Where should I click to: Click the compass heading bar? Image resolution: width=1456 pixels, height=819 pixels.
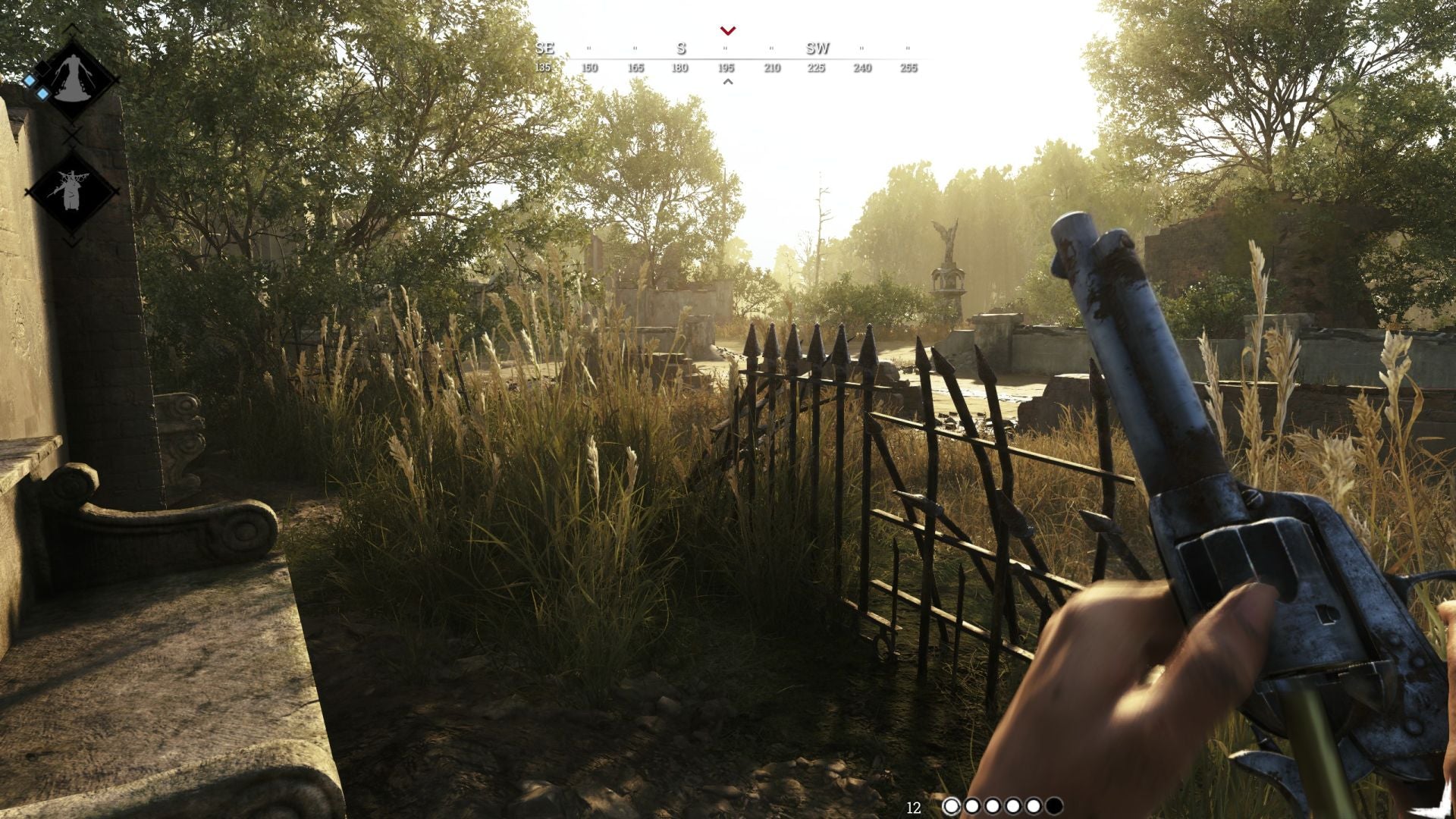tap(726, 58)
